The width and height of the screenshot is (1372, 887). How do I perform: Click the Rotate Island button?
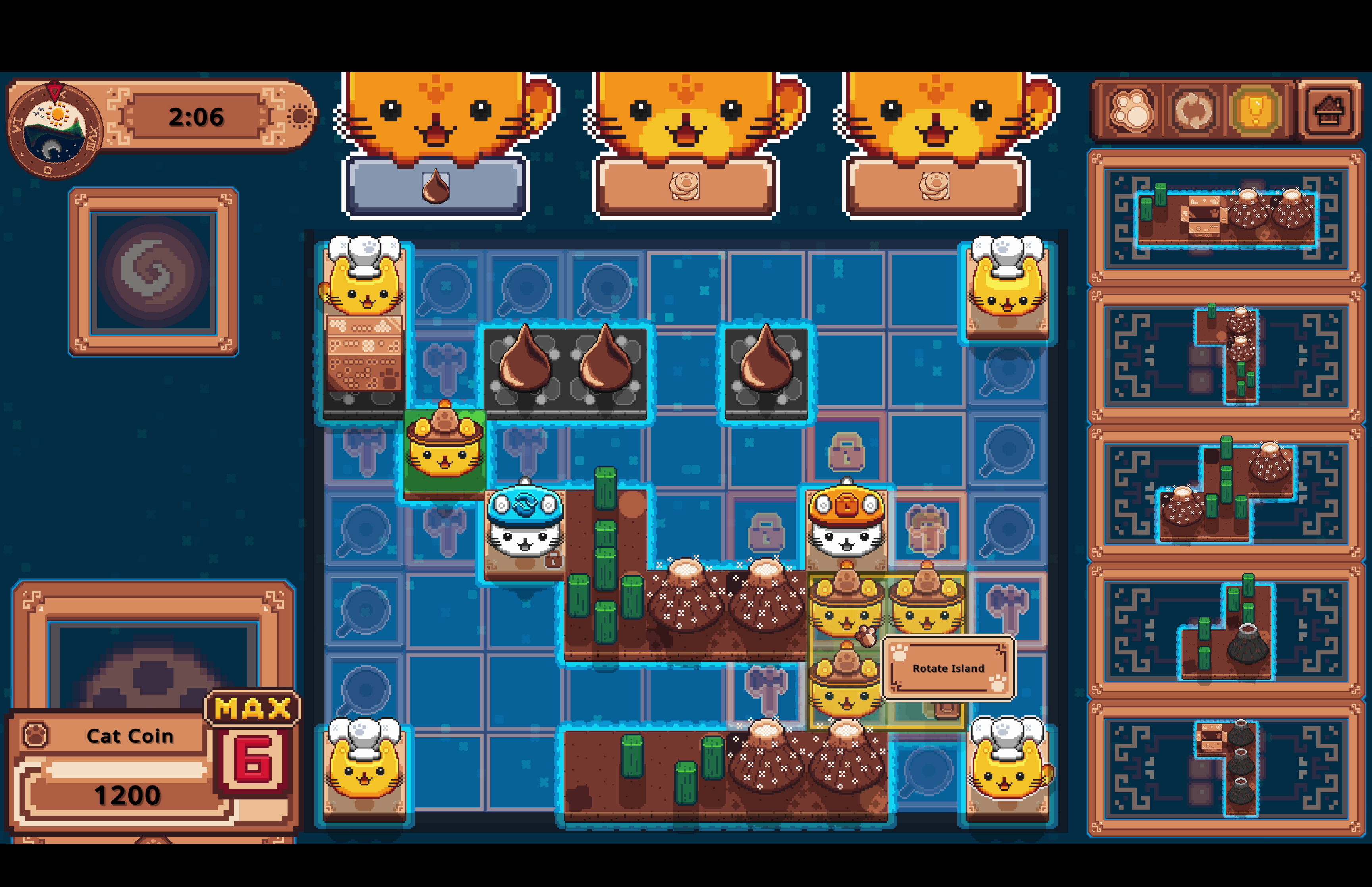coord(948,668)
